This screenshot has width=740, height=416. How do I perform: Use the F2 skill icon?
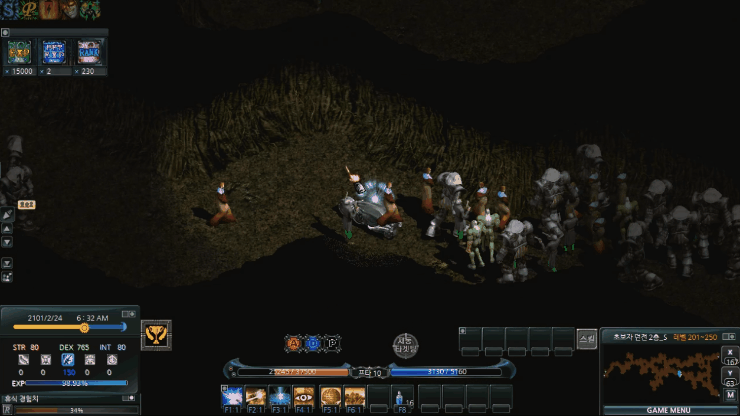coord(255,397)
